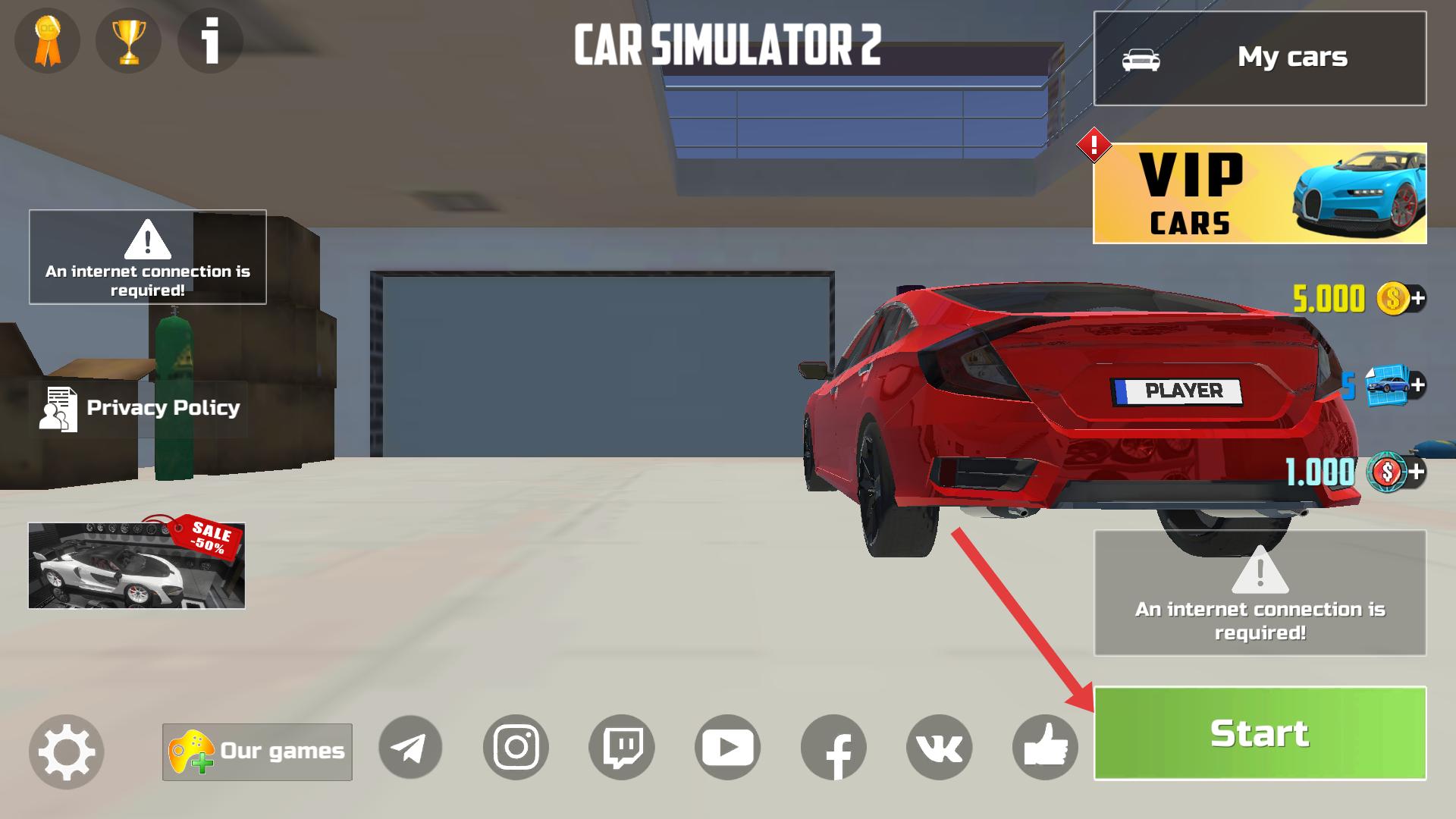Open the 50% sale car offer
This screenshot has width=1456, height=819.
(136, 566)
